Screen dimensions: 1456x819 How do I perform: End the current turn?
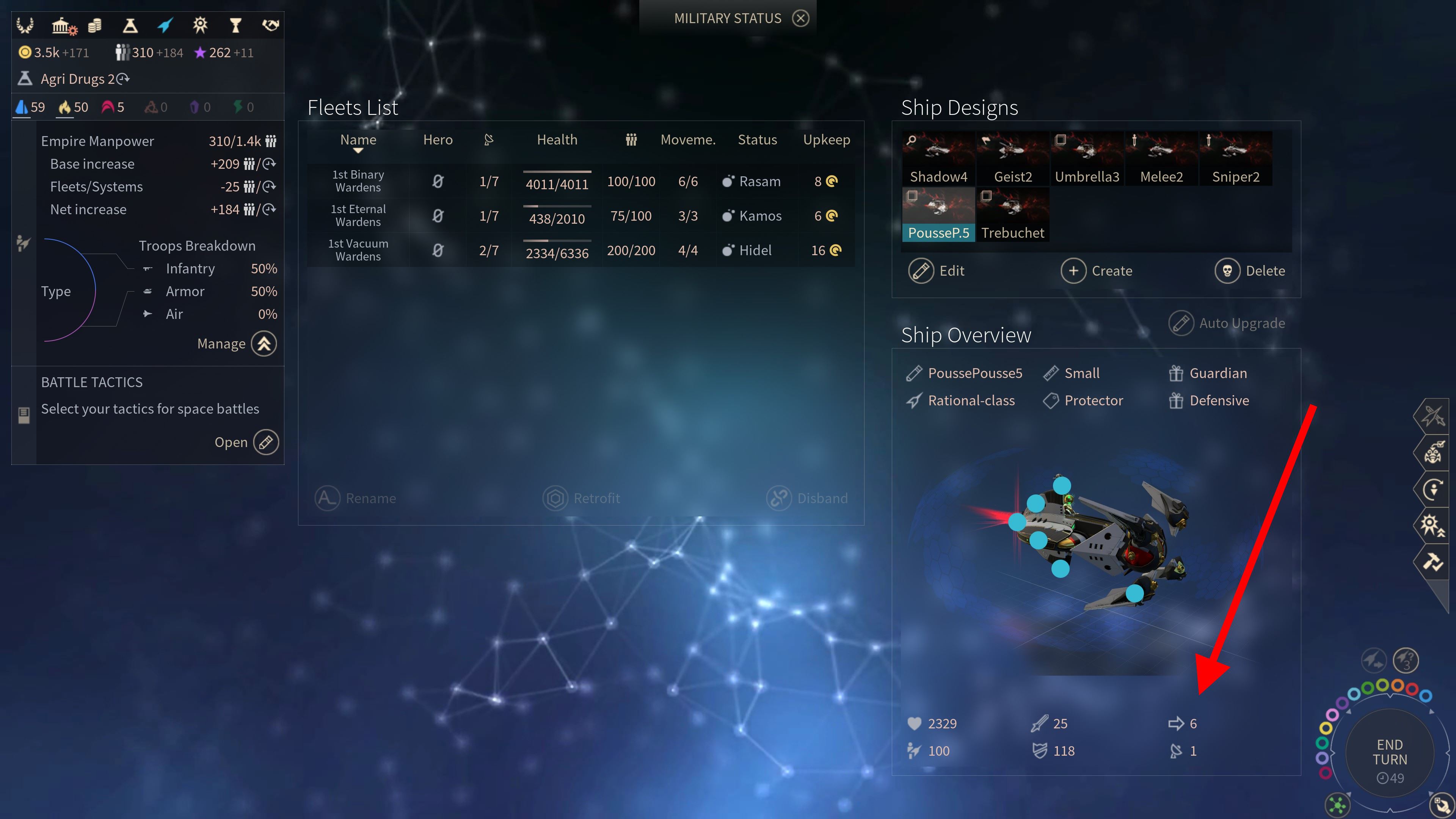[1390, 753]
